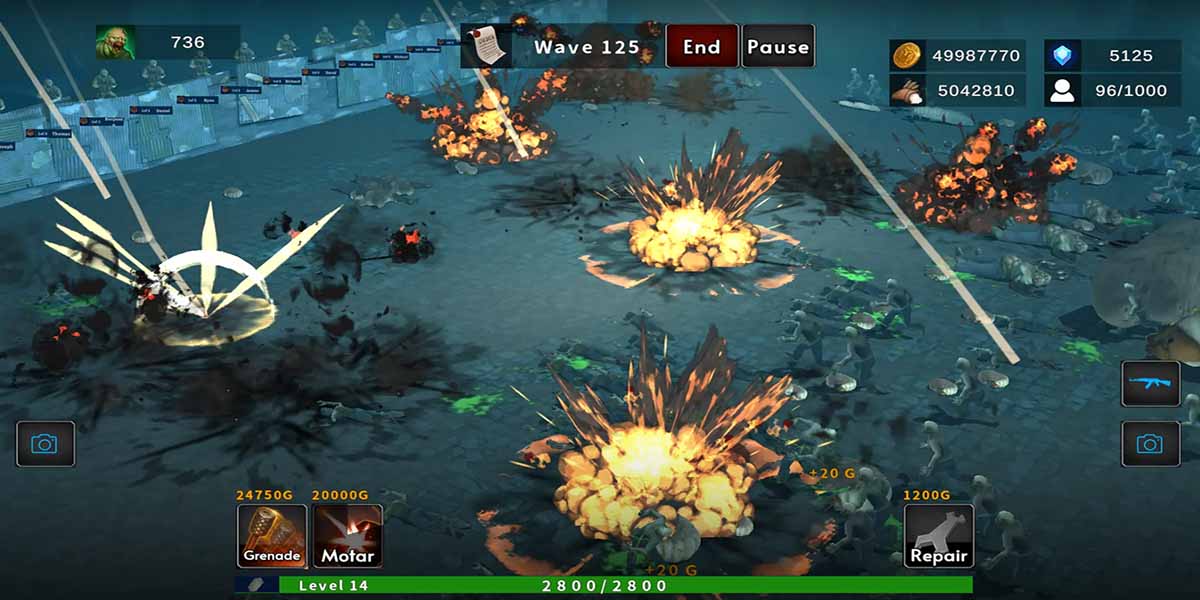Open the scroll icon beside Wave 125
Screen dimensions: 1200x600
(487, 47)
